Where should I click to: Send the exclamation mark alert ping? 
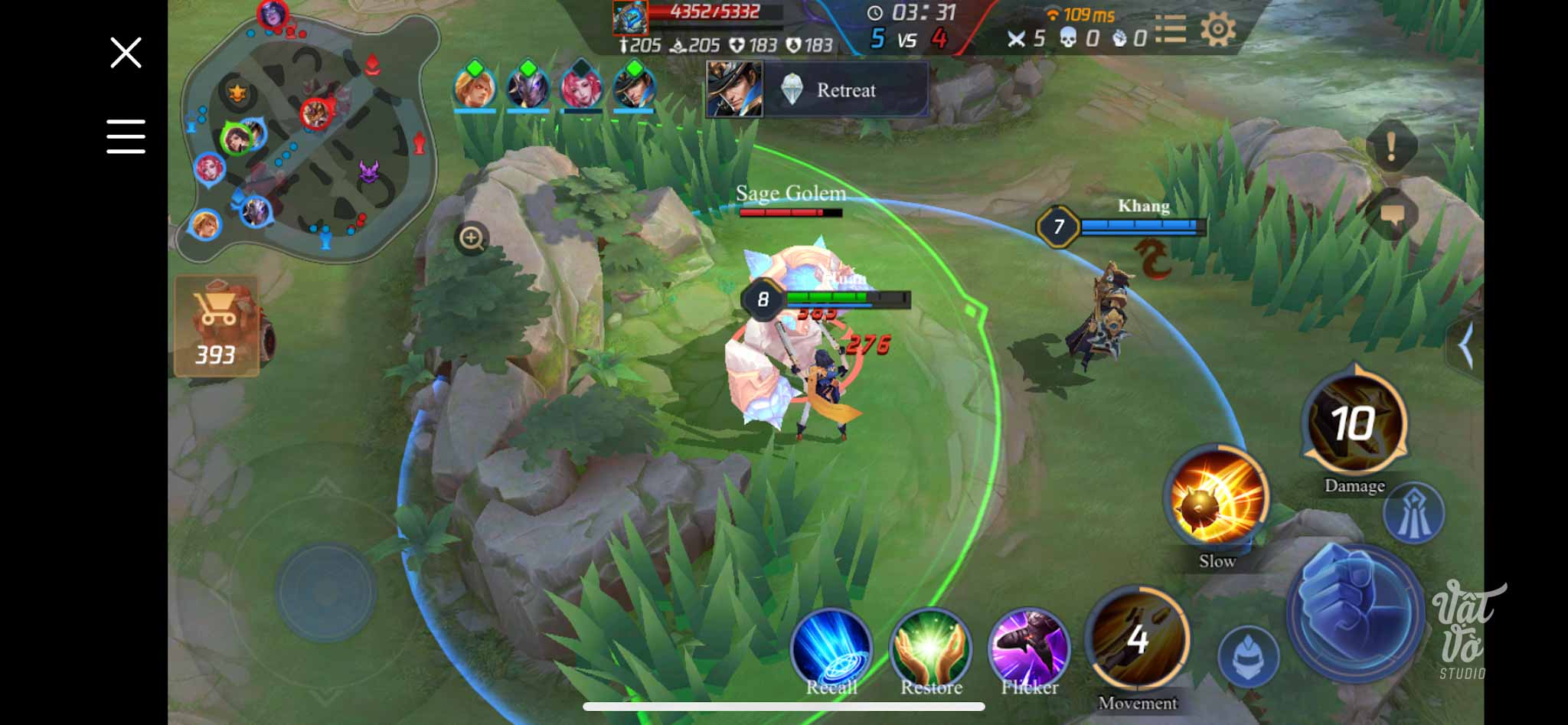(x=1391, y=145)
